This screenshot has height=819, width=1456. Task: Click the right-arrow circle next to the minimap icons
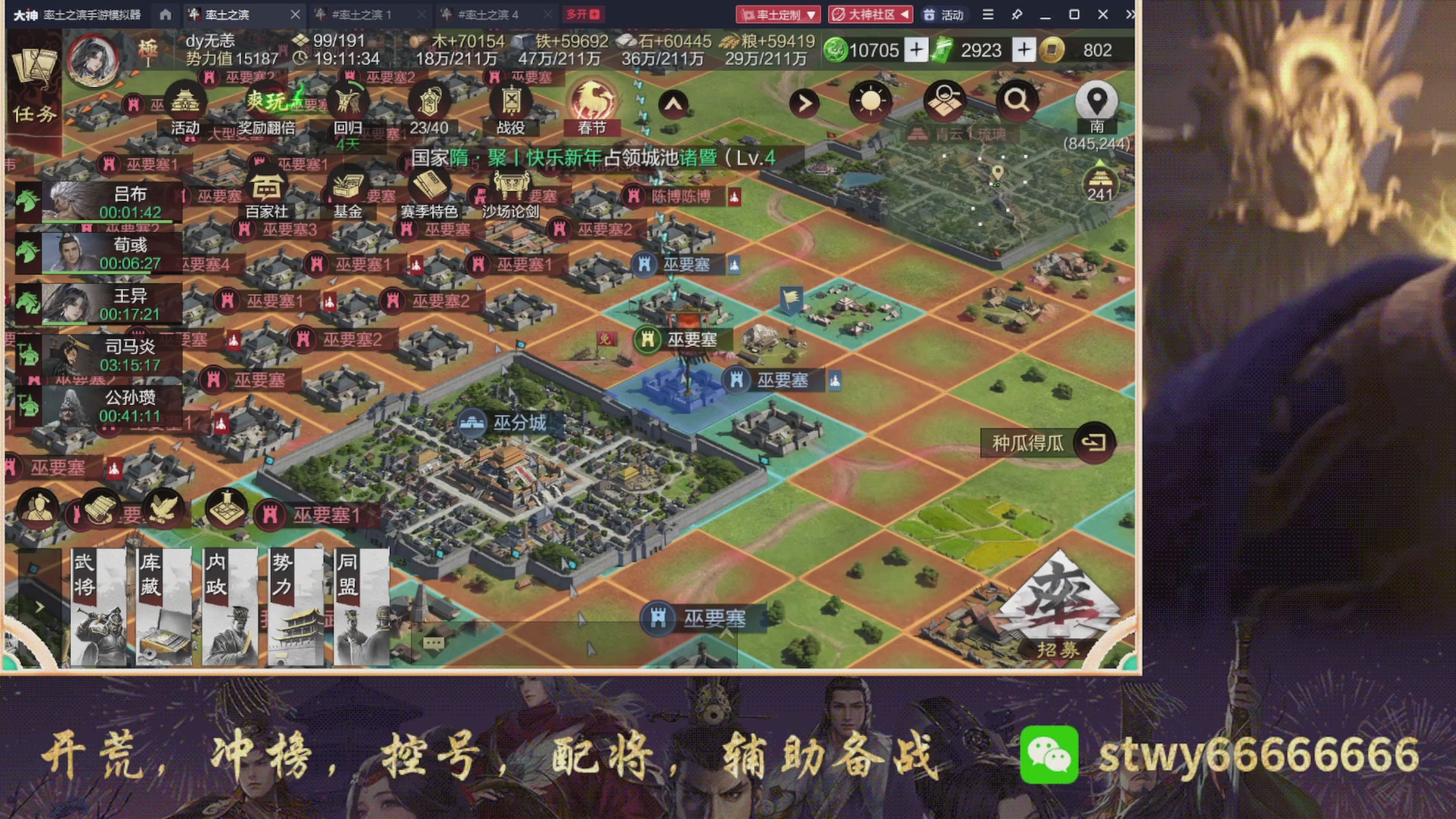(x=804, y=102)
